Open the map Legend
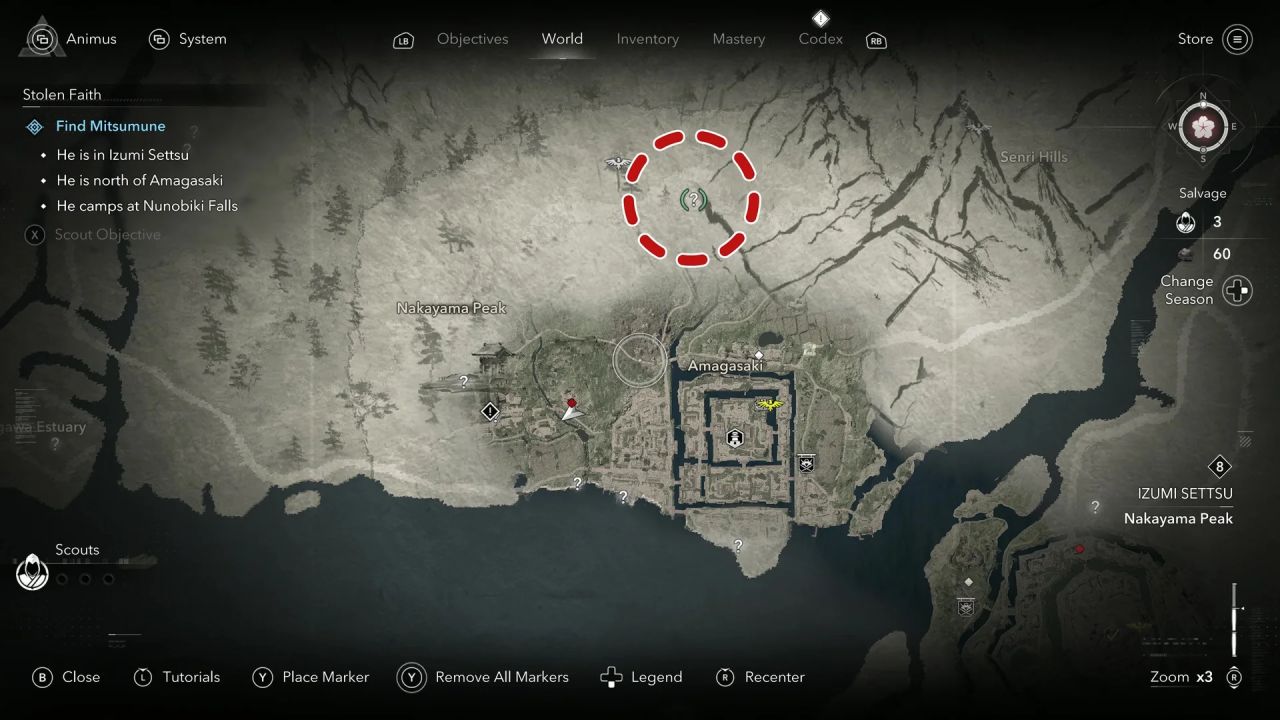 pos(641,677)
